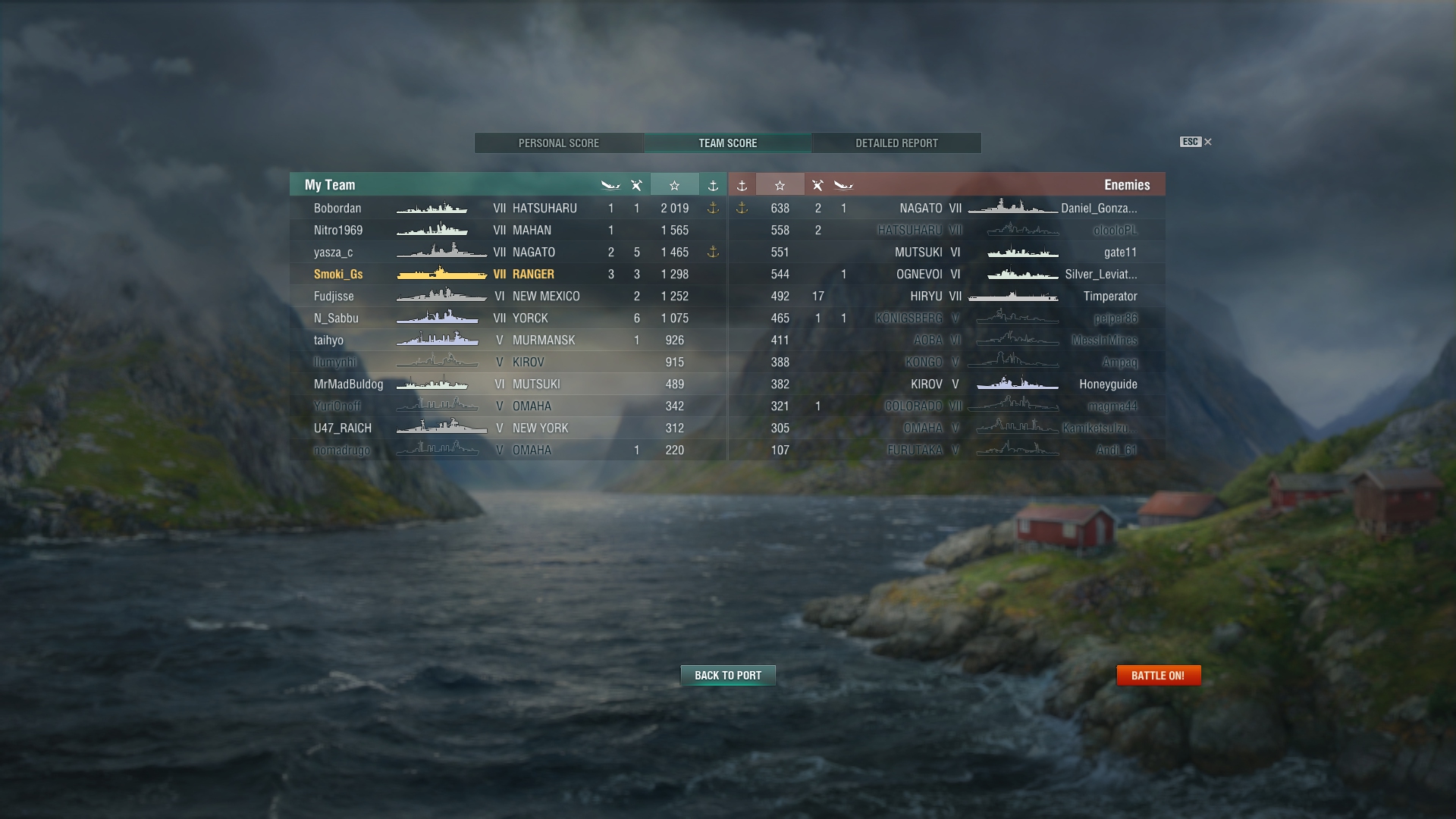Return to port with Back to Port
Image resolution: width=1456 pixels, height=819 pixels.
pos(728,676)
